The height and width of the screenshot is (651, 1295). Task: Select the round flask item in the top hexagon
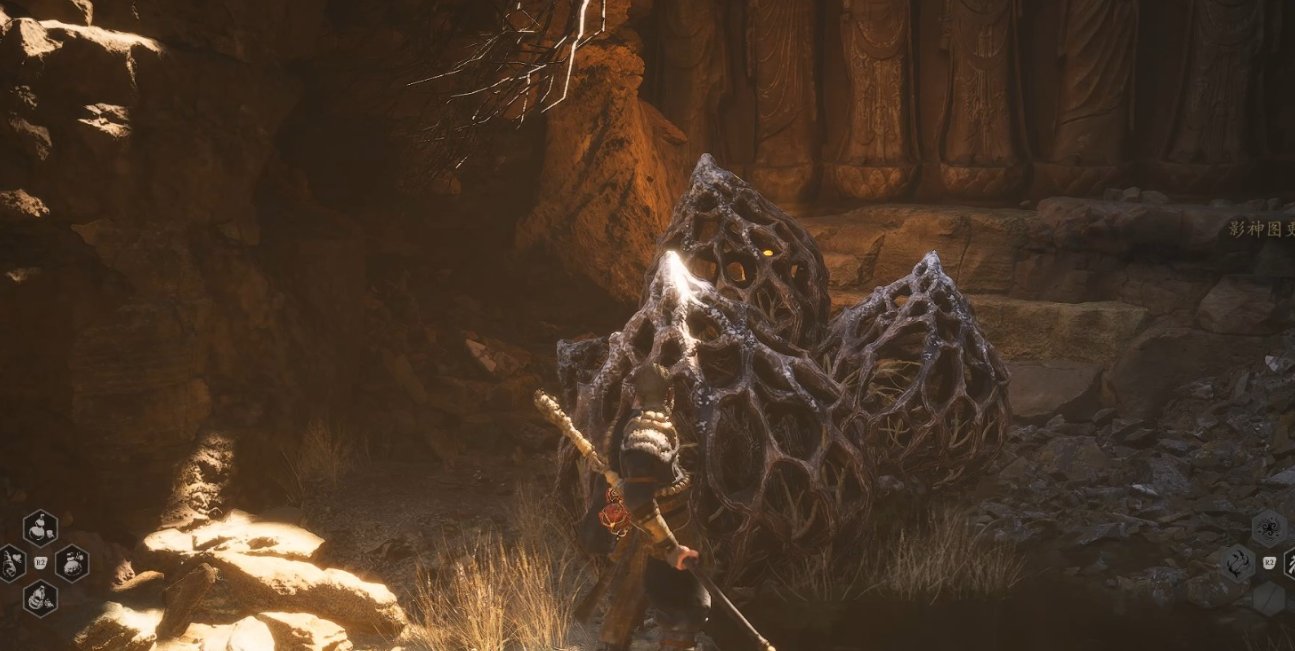(x=40, y=527)
